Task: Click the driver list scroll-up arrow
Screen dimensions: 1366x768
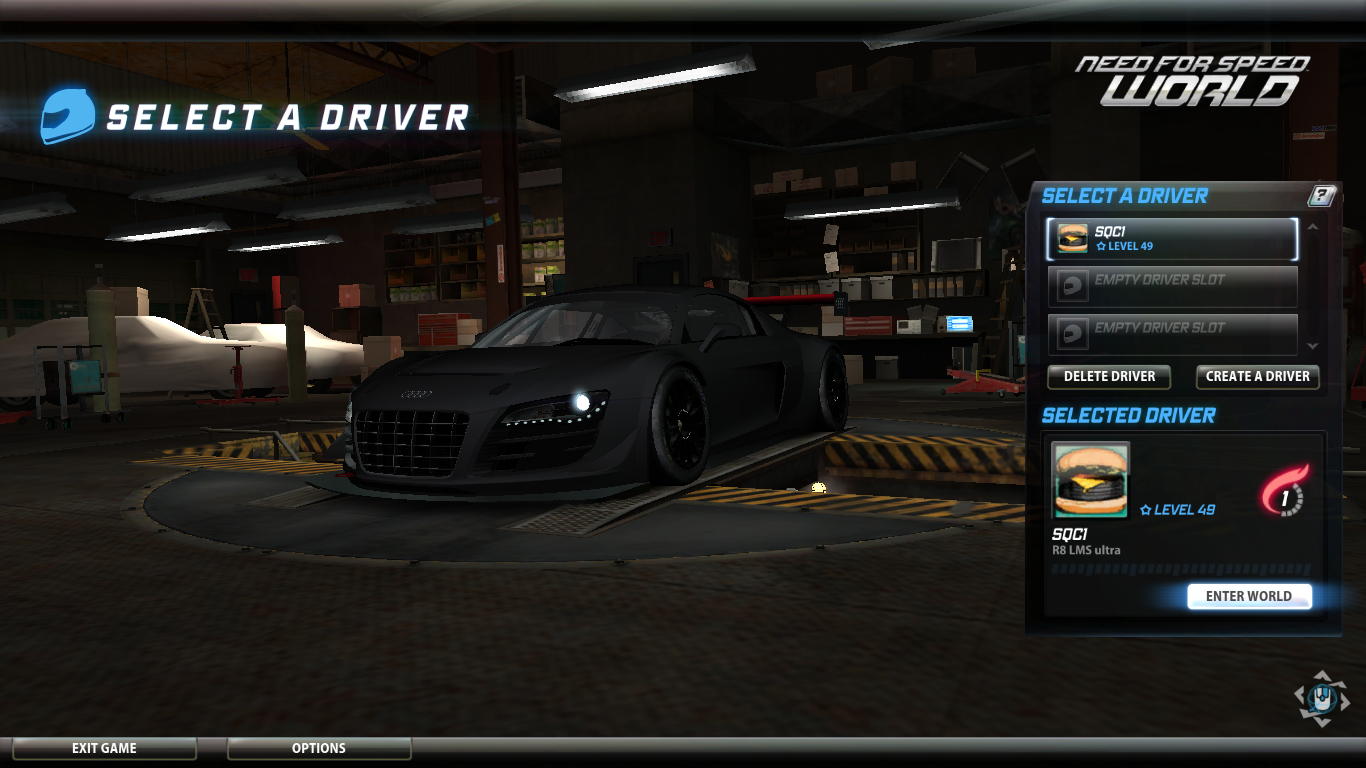Action: [1313, 228]
